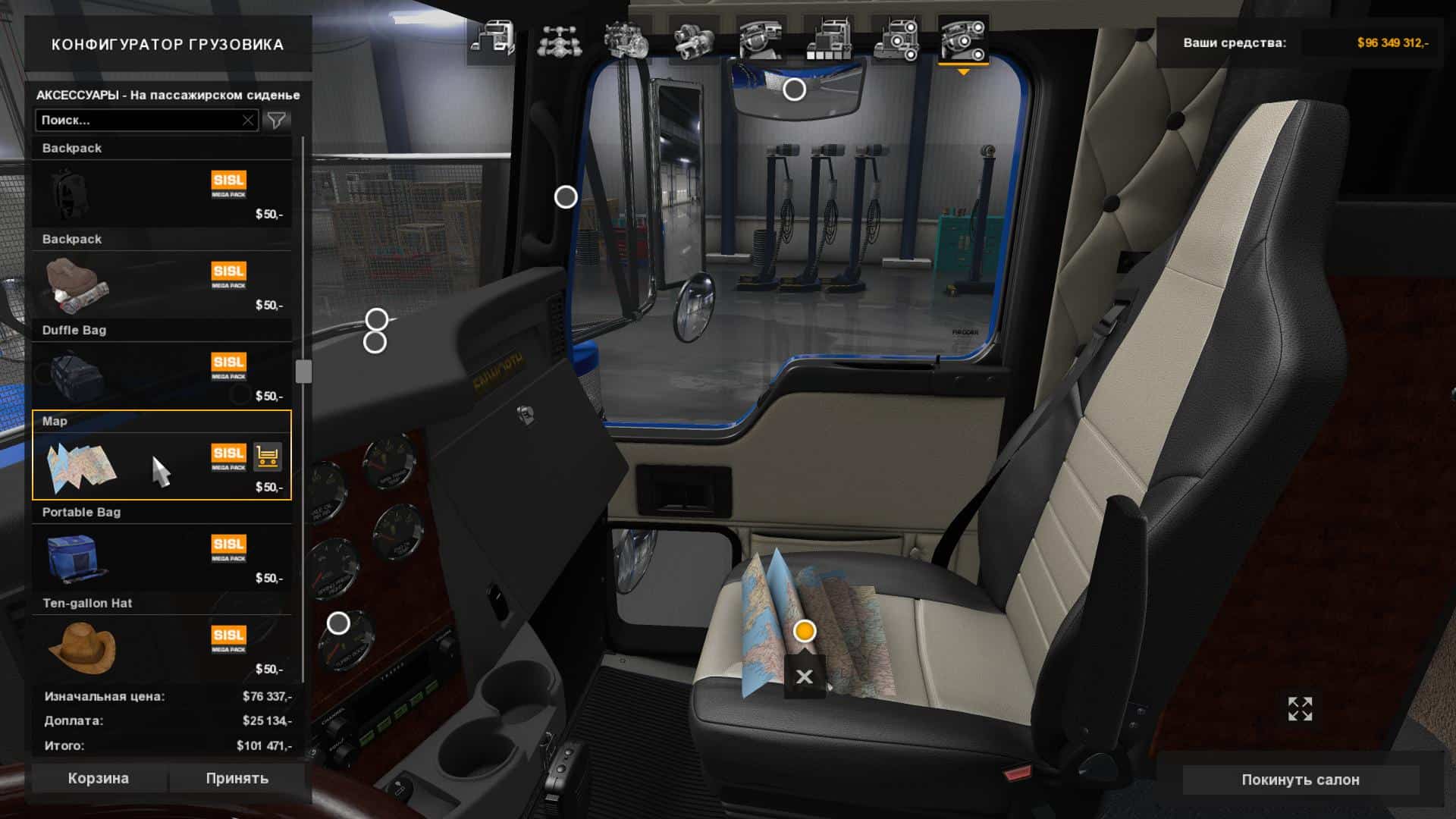Open the filter funnel button
The width and height of the screenshot is (1456, 819).
[277, 120]
